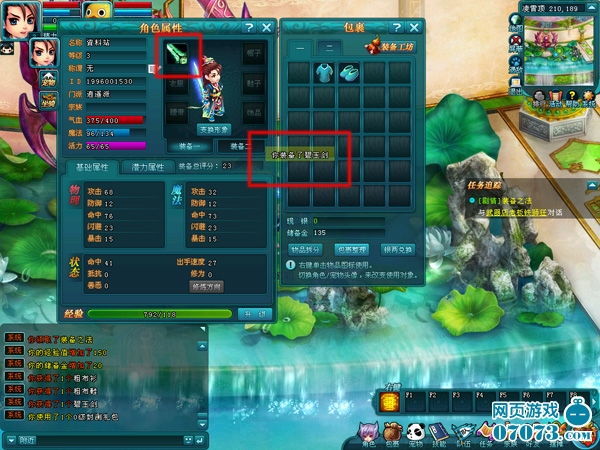Click the 物品拆分 split items button
600x450 pixels.
pos(306,248)
